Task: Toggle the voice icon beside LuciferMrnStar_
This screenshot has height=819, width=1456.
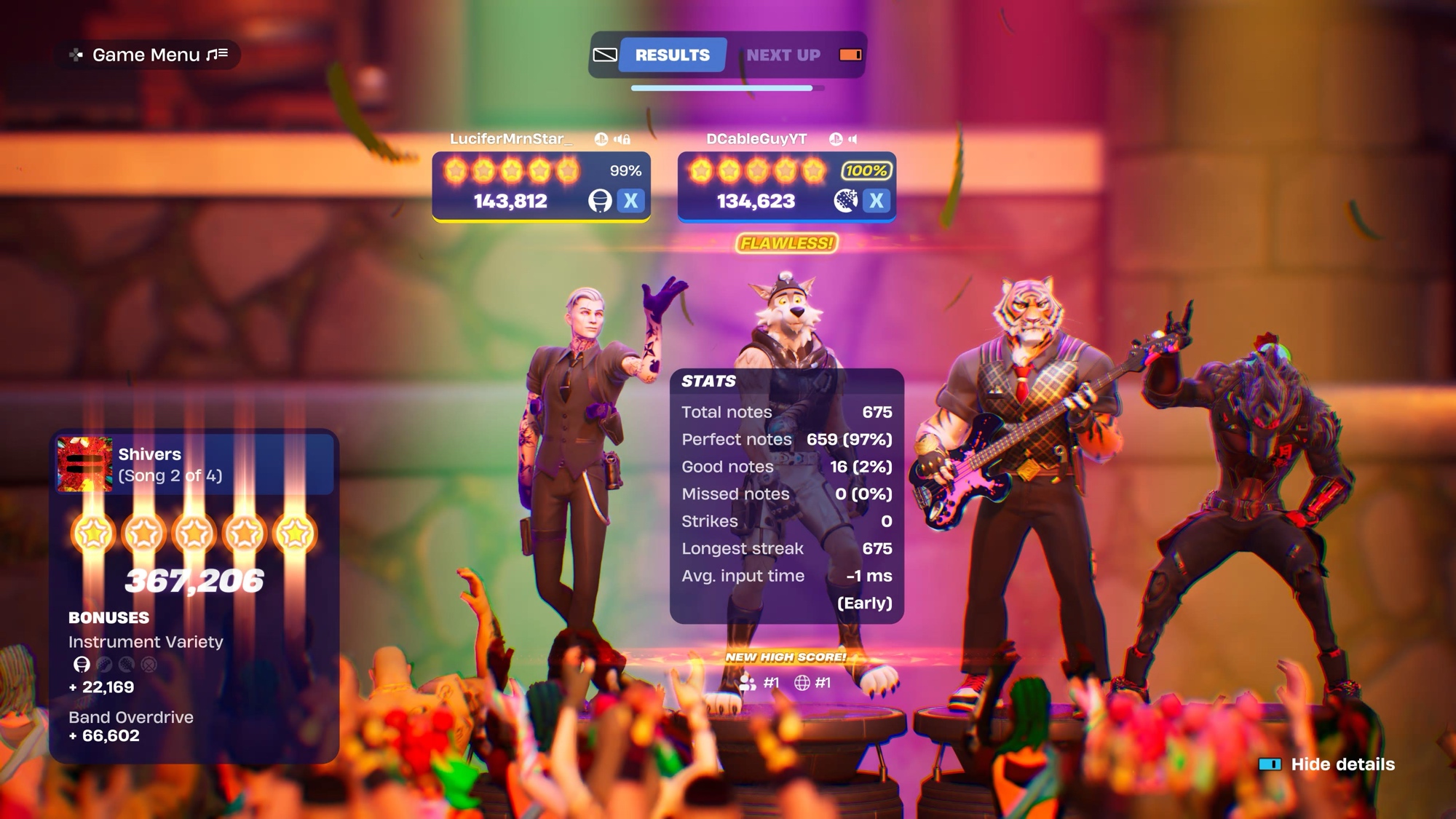Action: click(x=622, y=139)
